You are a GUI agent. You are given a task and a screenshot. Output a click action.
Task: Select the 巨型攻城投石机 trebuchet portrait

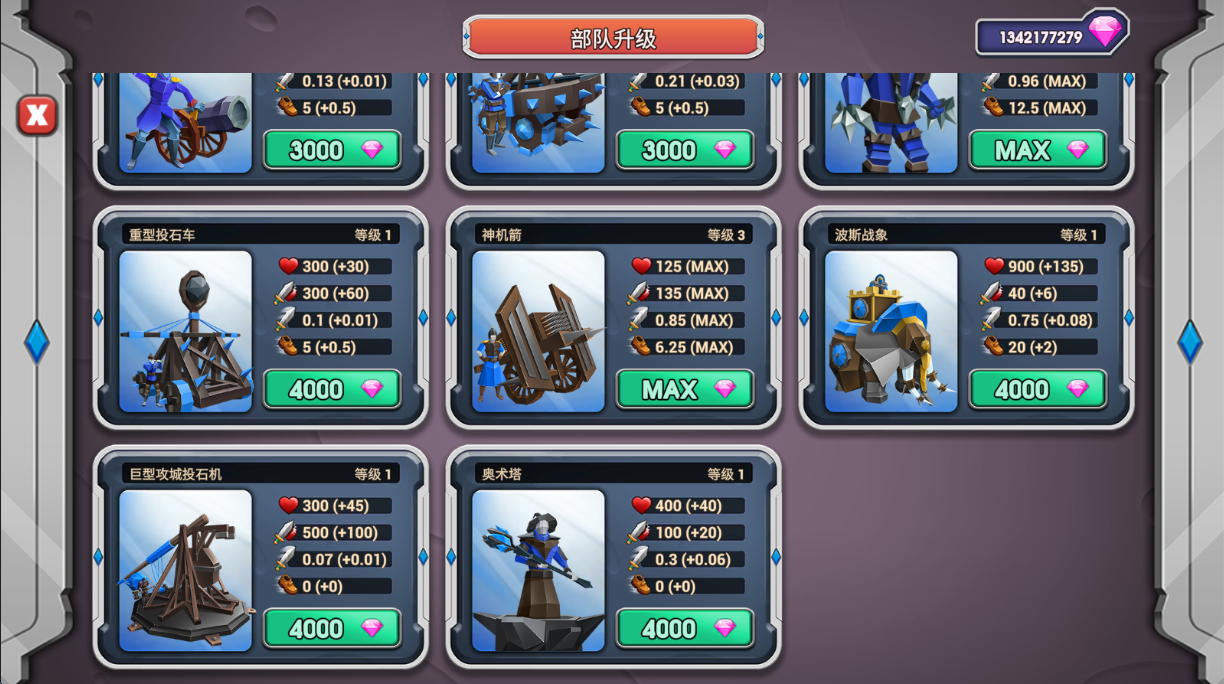[x=185, y=570]
